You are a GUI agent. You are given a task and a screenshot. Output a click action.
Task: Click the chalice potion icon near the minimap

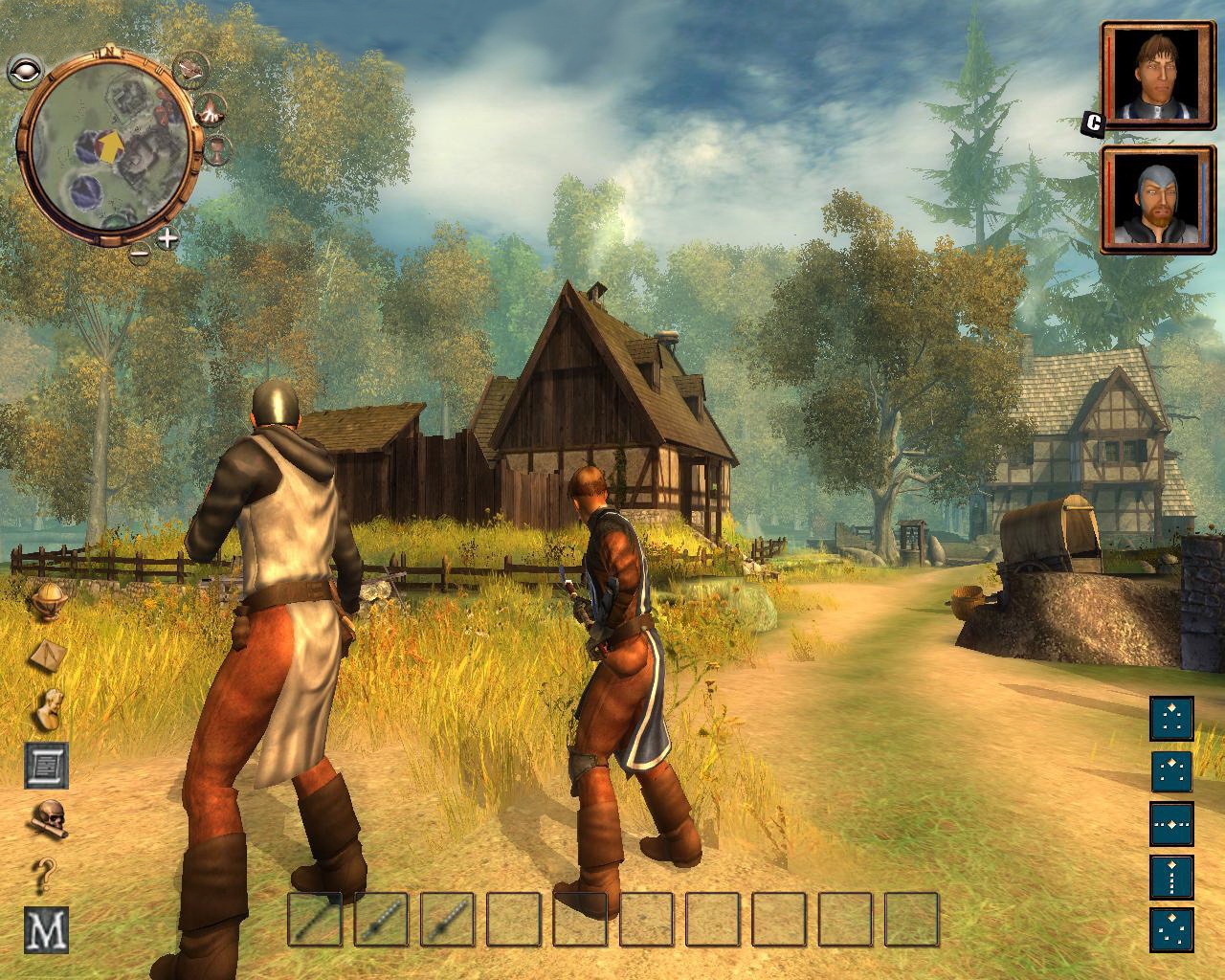218,150
